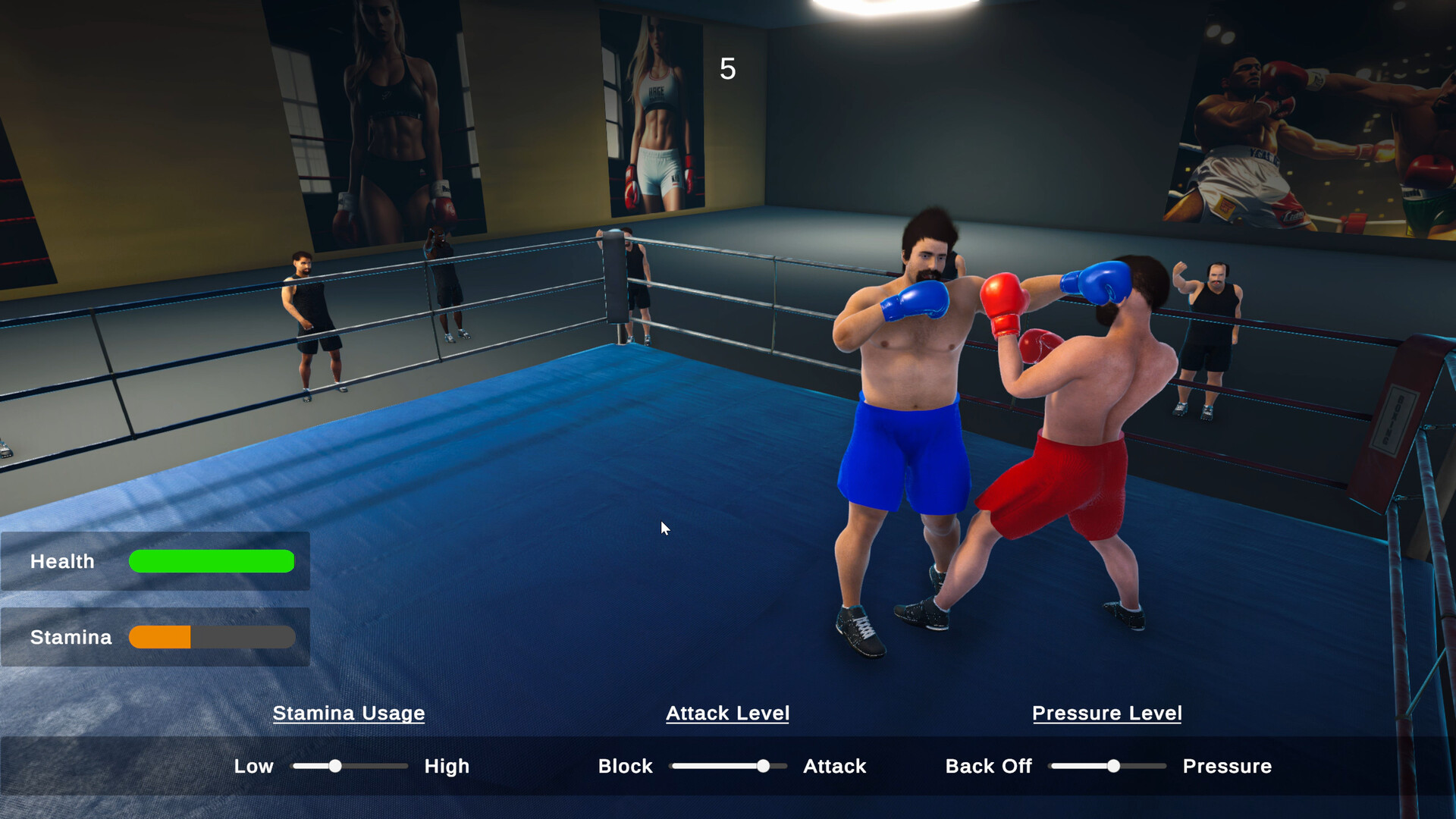Click the Stamina panel label

coord(71,637)
